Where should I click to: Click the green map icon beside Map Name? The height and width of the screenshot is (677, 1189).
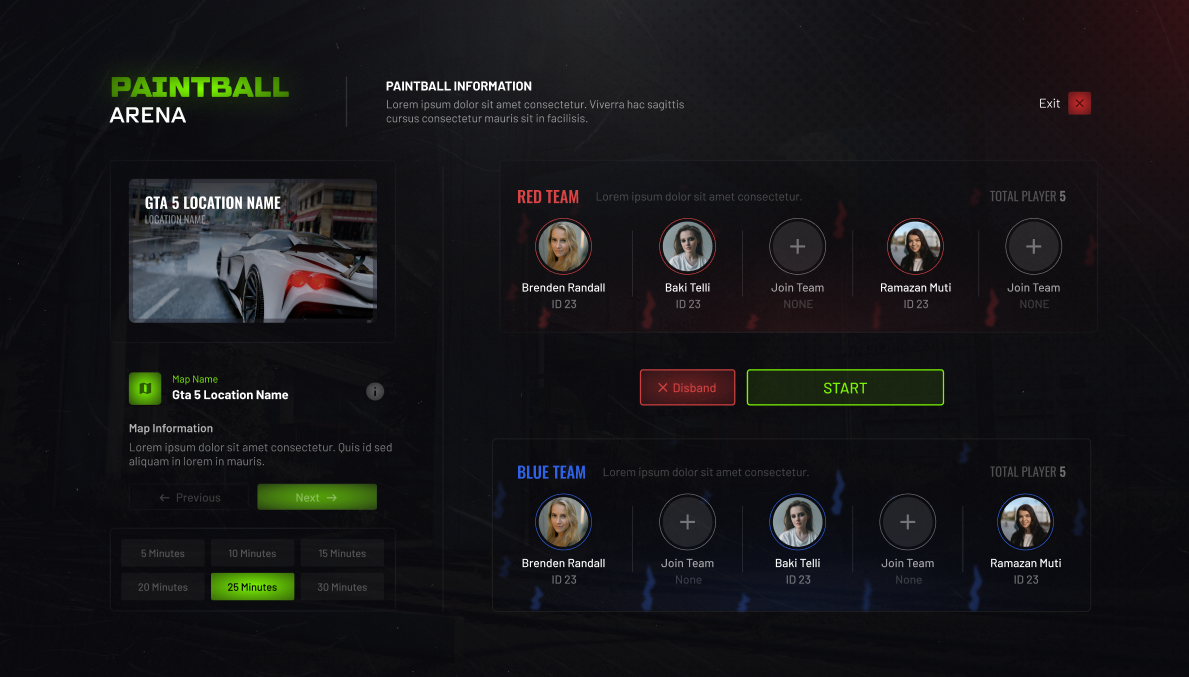coord(145,388)
